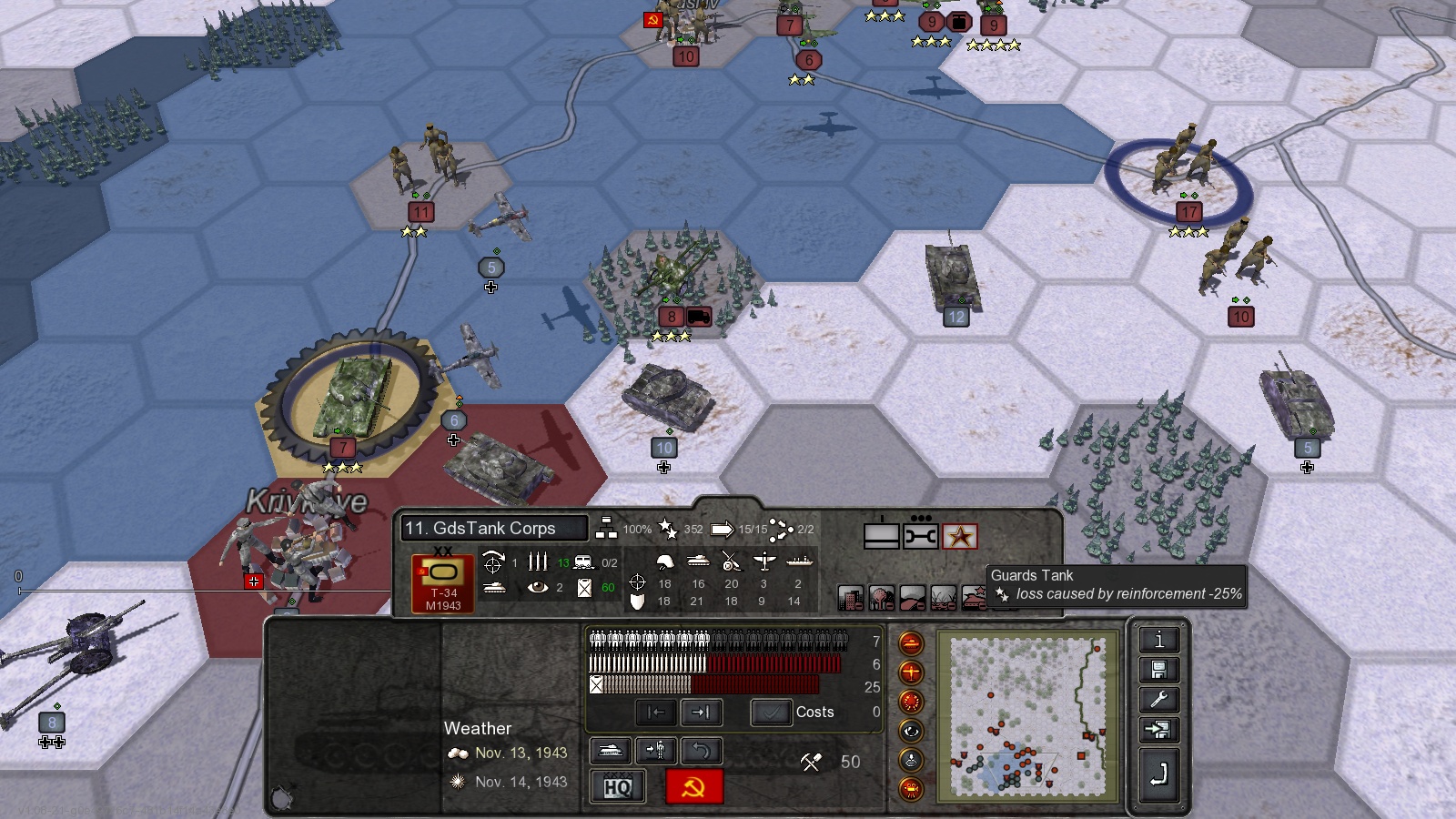Image resolution: width=1456 pixels, height=819 pixels.
Task: Toggle the soldier silhouette icon beside the minimap
Action: pyautogui.click(x=911, y=759)
